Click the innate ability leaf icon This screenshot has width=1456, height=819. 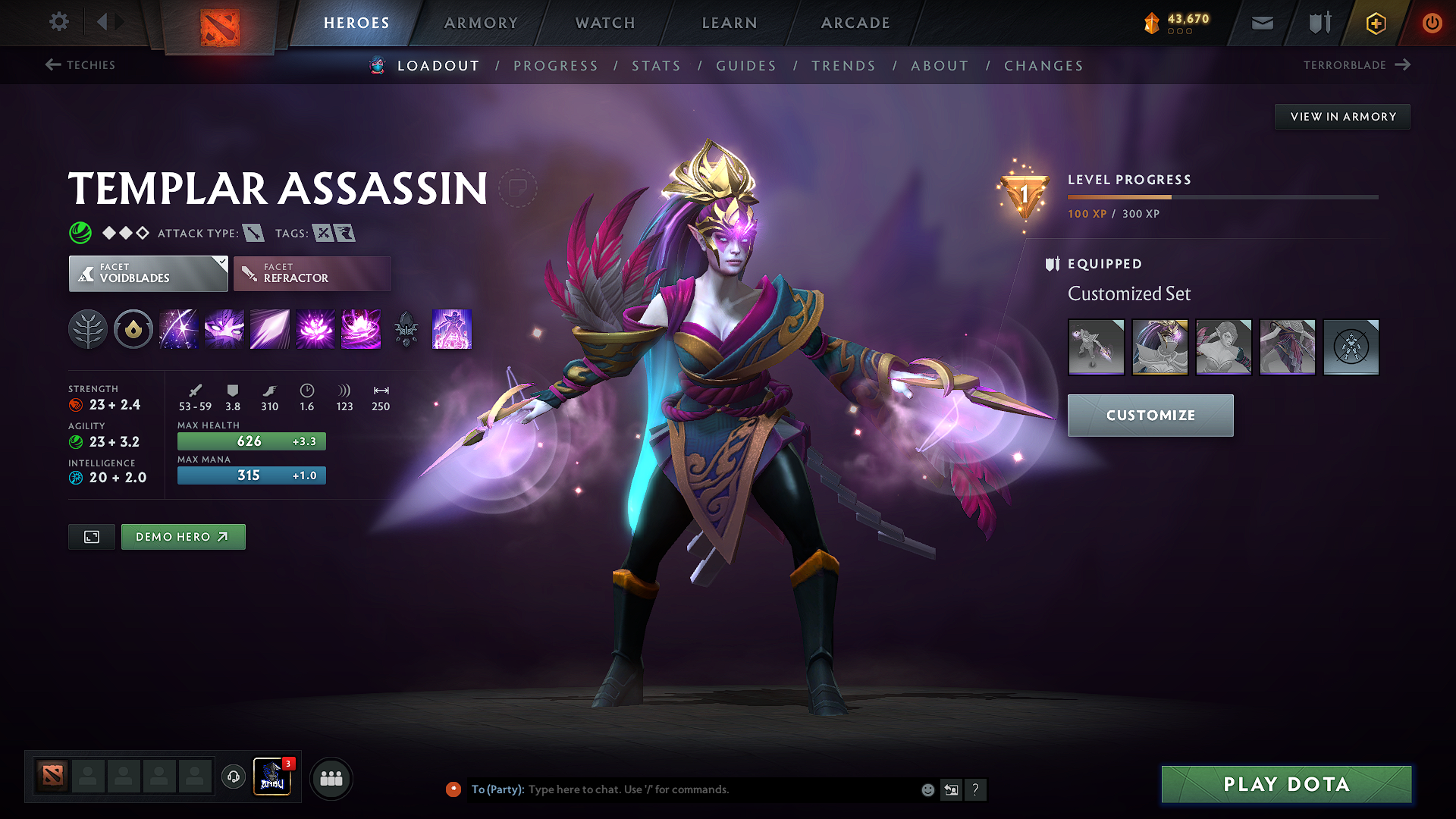(x=88, y=329)
